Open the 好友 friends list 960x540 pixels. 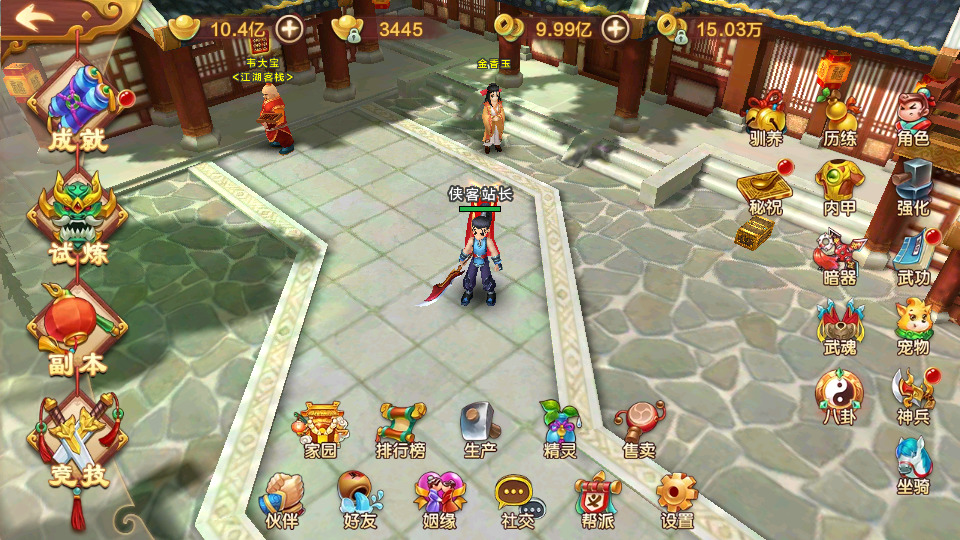point(359,498)
